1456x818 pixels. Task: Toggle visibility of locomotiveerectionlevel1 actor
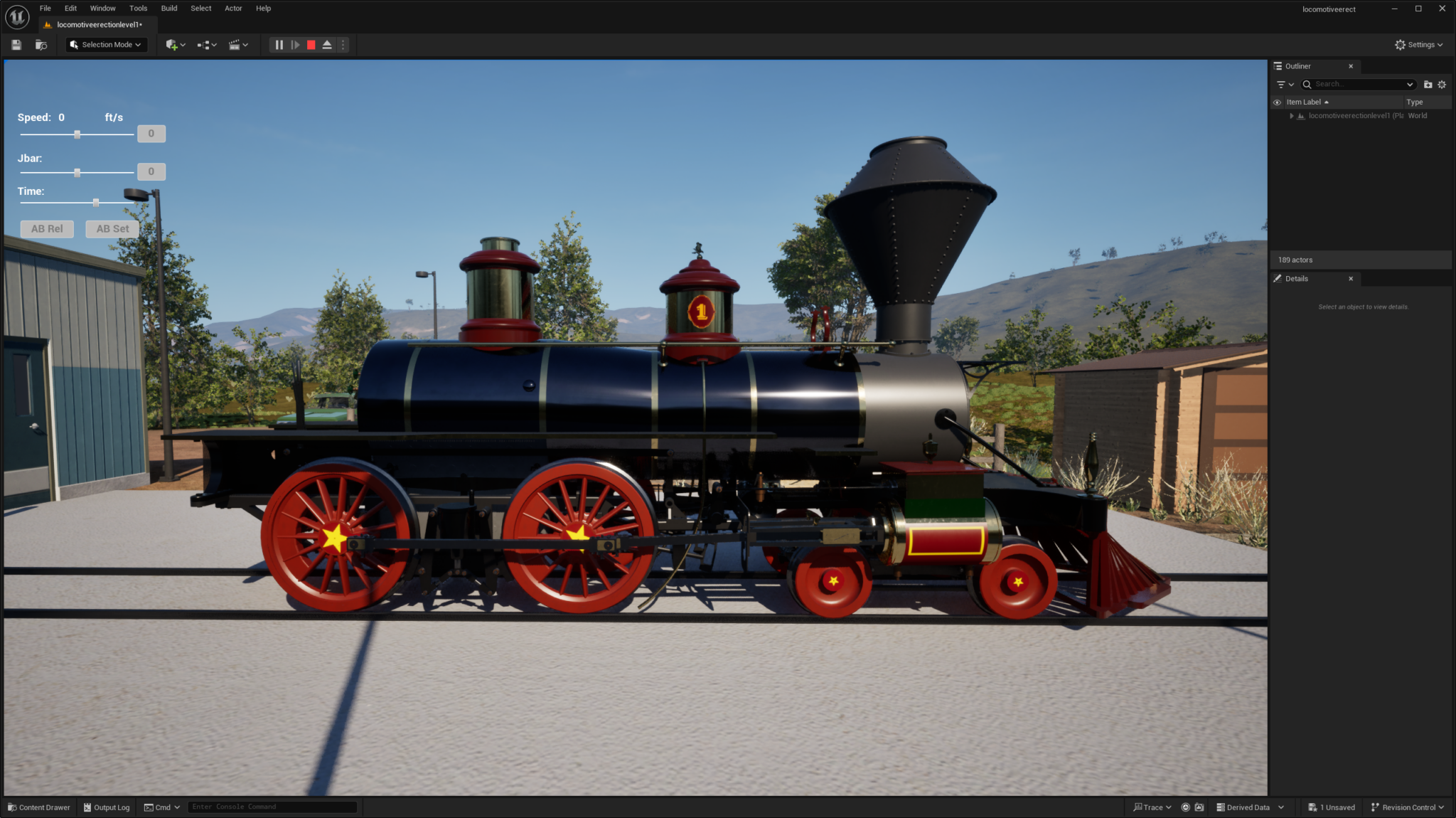click(x=1278, y=115)
